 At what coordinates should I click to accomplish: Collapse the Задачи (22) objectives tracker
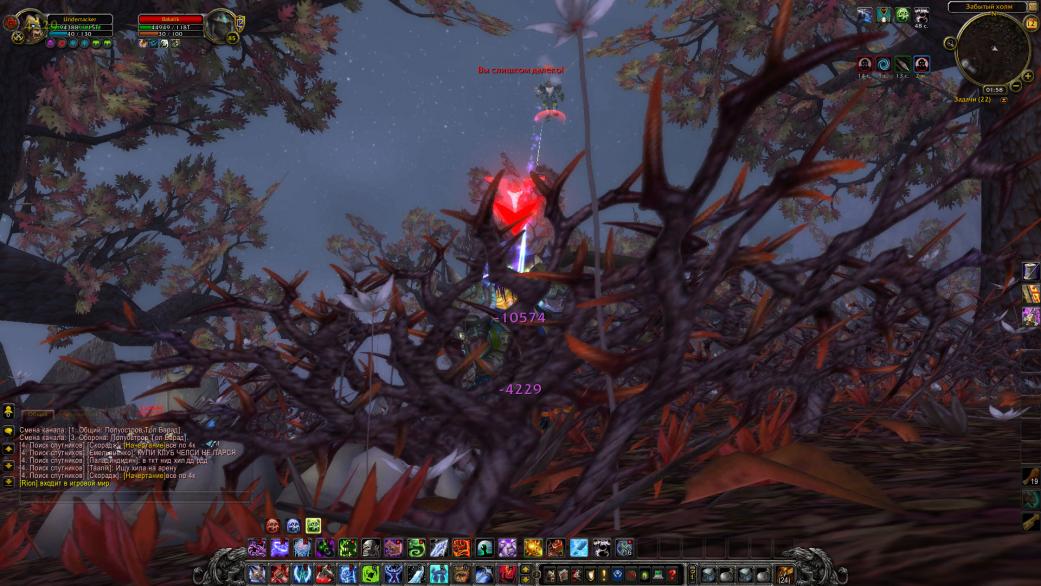[1005, 100]
